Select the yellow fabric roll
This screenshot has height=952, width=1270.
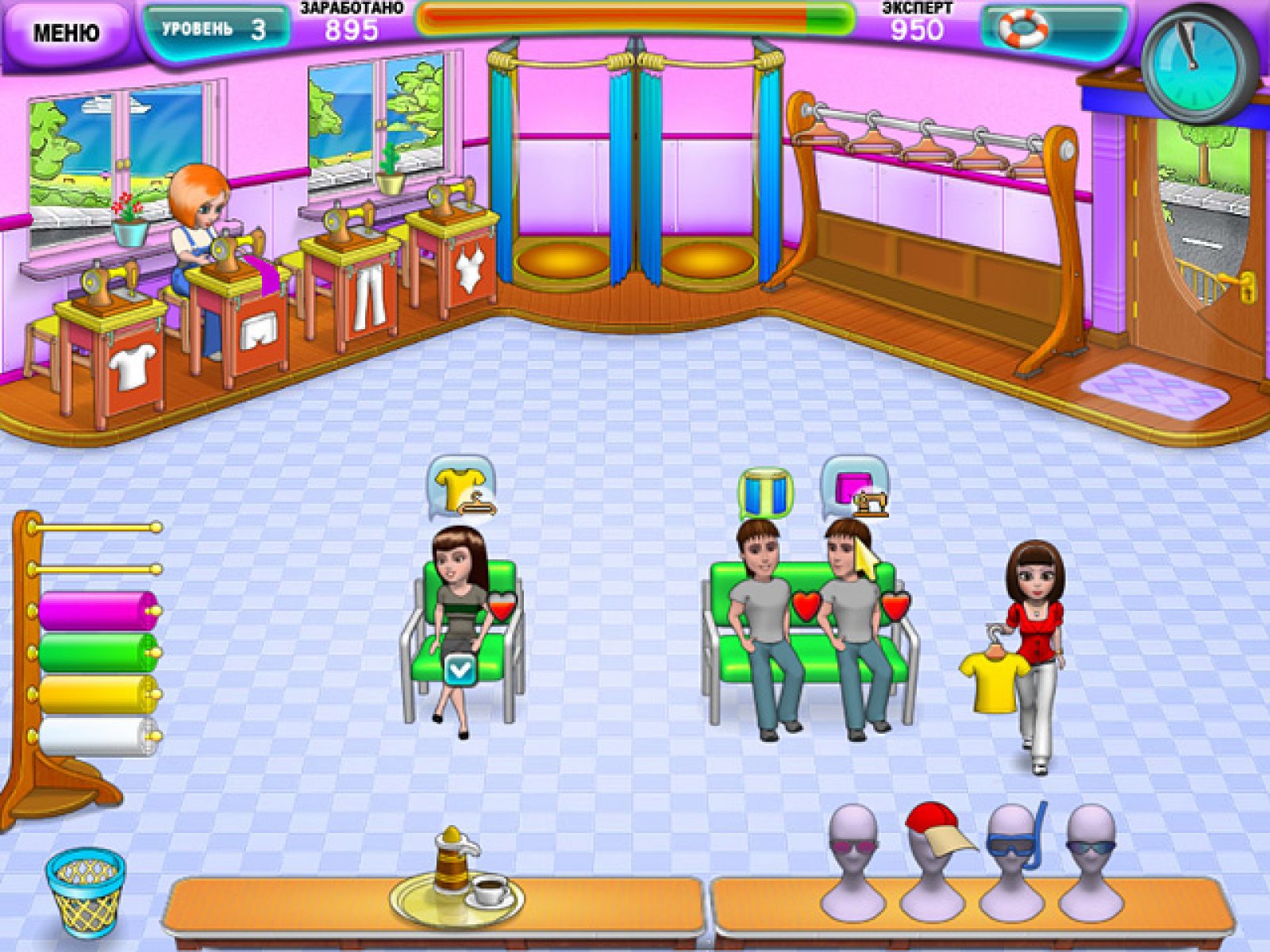click(98, 694)
